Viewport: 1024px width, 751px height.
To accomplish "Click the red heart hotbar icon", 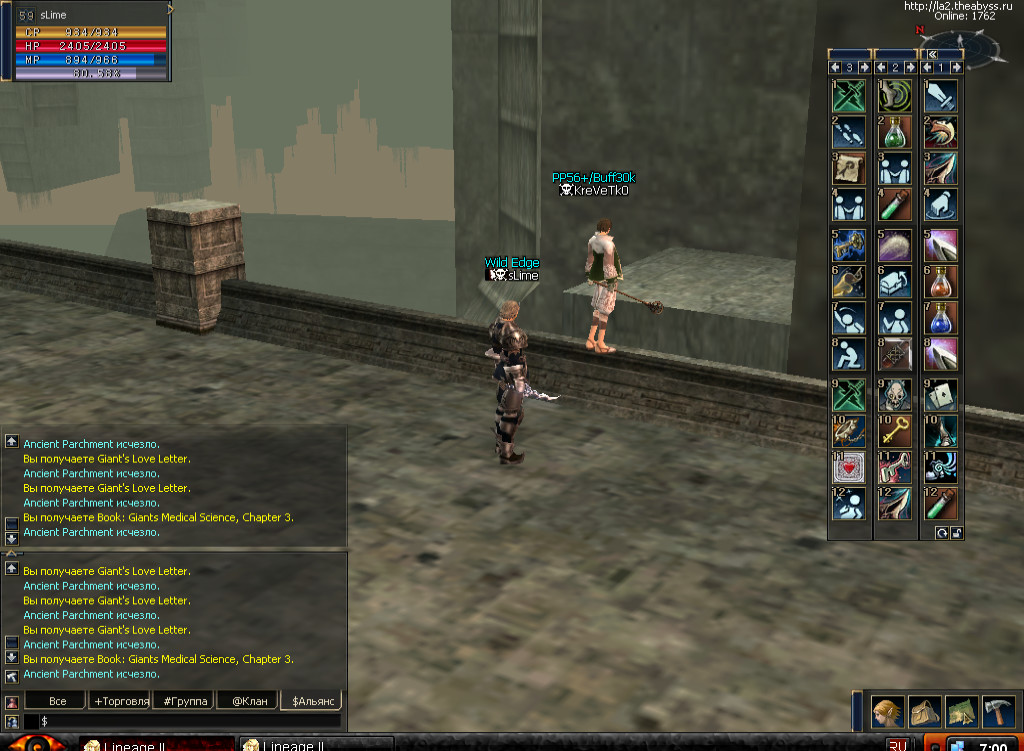I will [848, 467].
